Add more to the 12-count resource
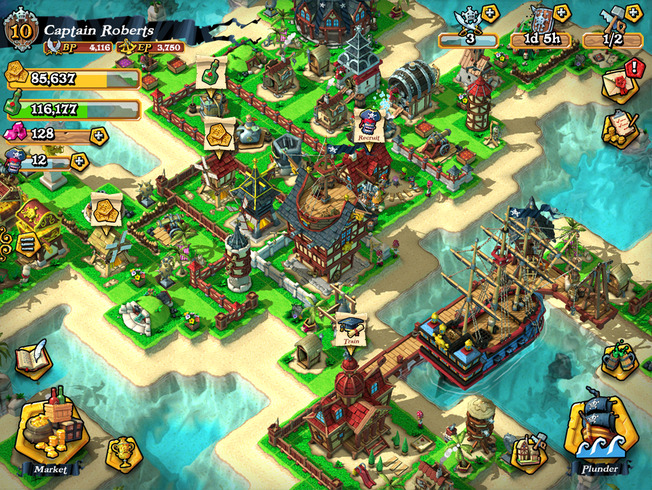This screenshot has height=490, width=652. 79,160
